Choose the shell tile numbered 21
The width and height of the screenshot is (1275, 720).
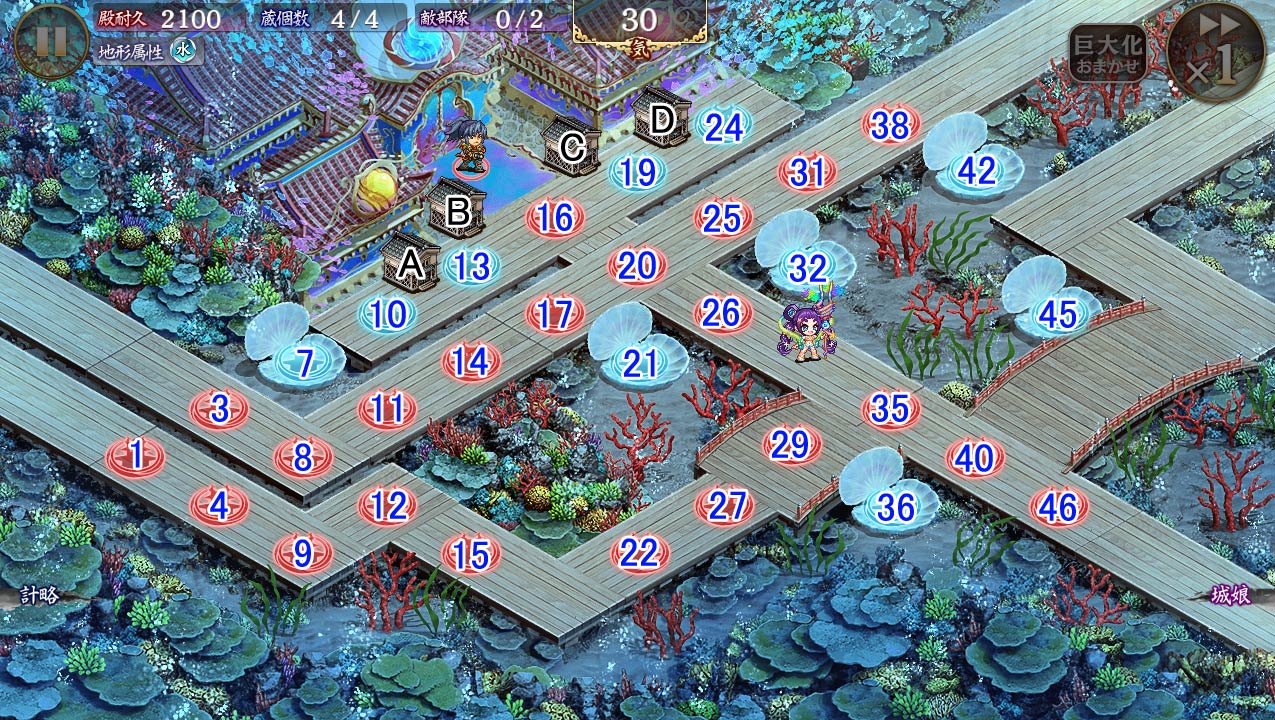(639, 362)
